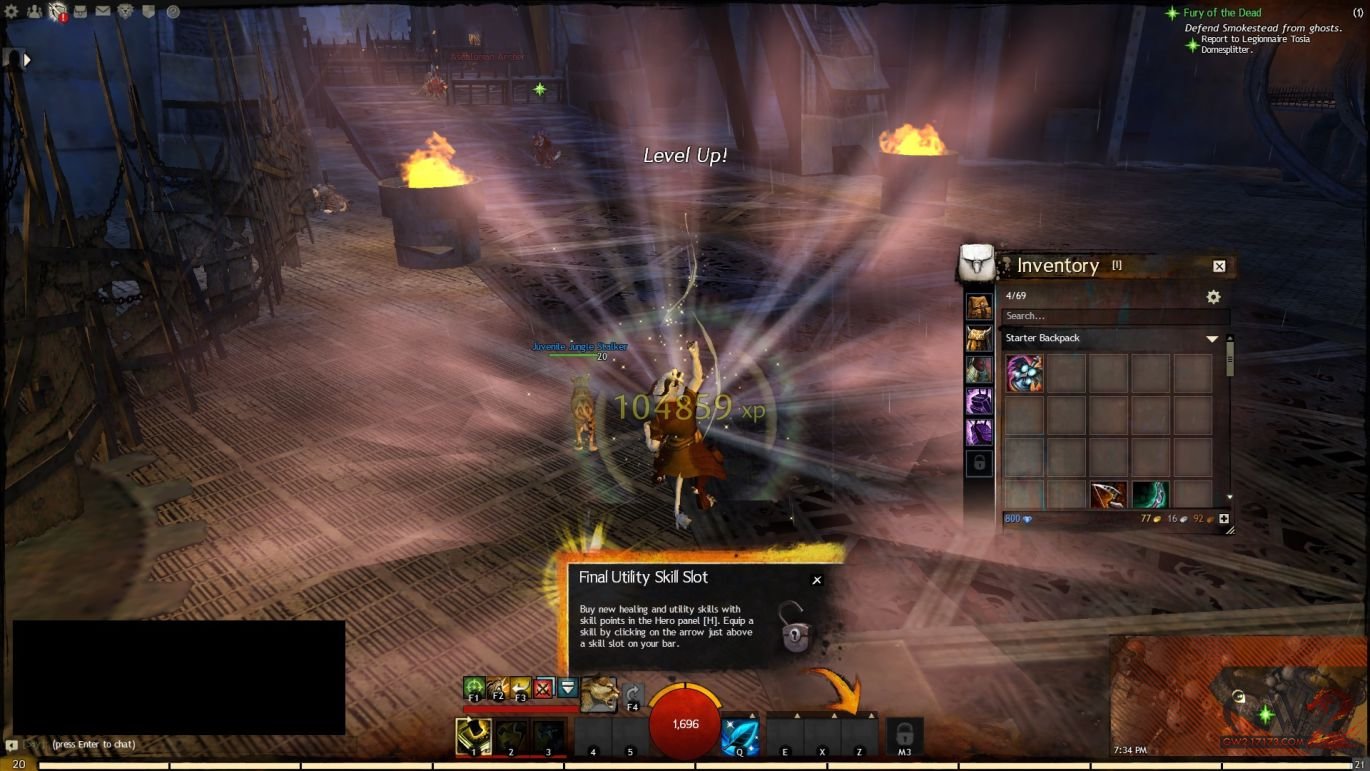
Task: Use weapon skill 1 on the bar
Action: coord(473,737)
